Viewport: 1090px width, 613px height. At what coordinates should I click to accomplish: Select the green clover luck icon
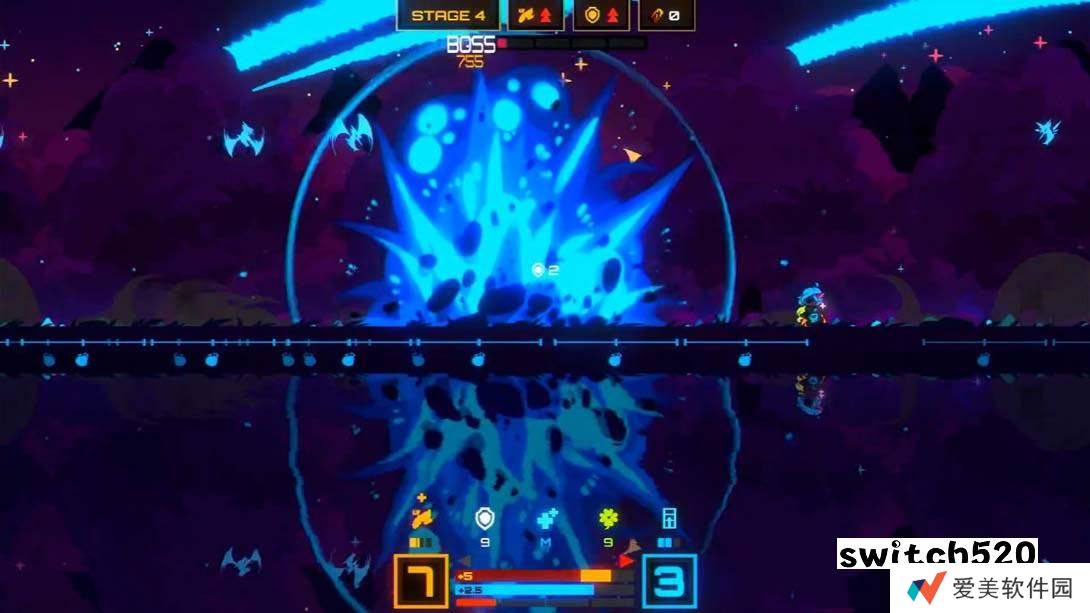(608, 518)
